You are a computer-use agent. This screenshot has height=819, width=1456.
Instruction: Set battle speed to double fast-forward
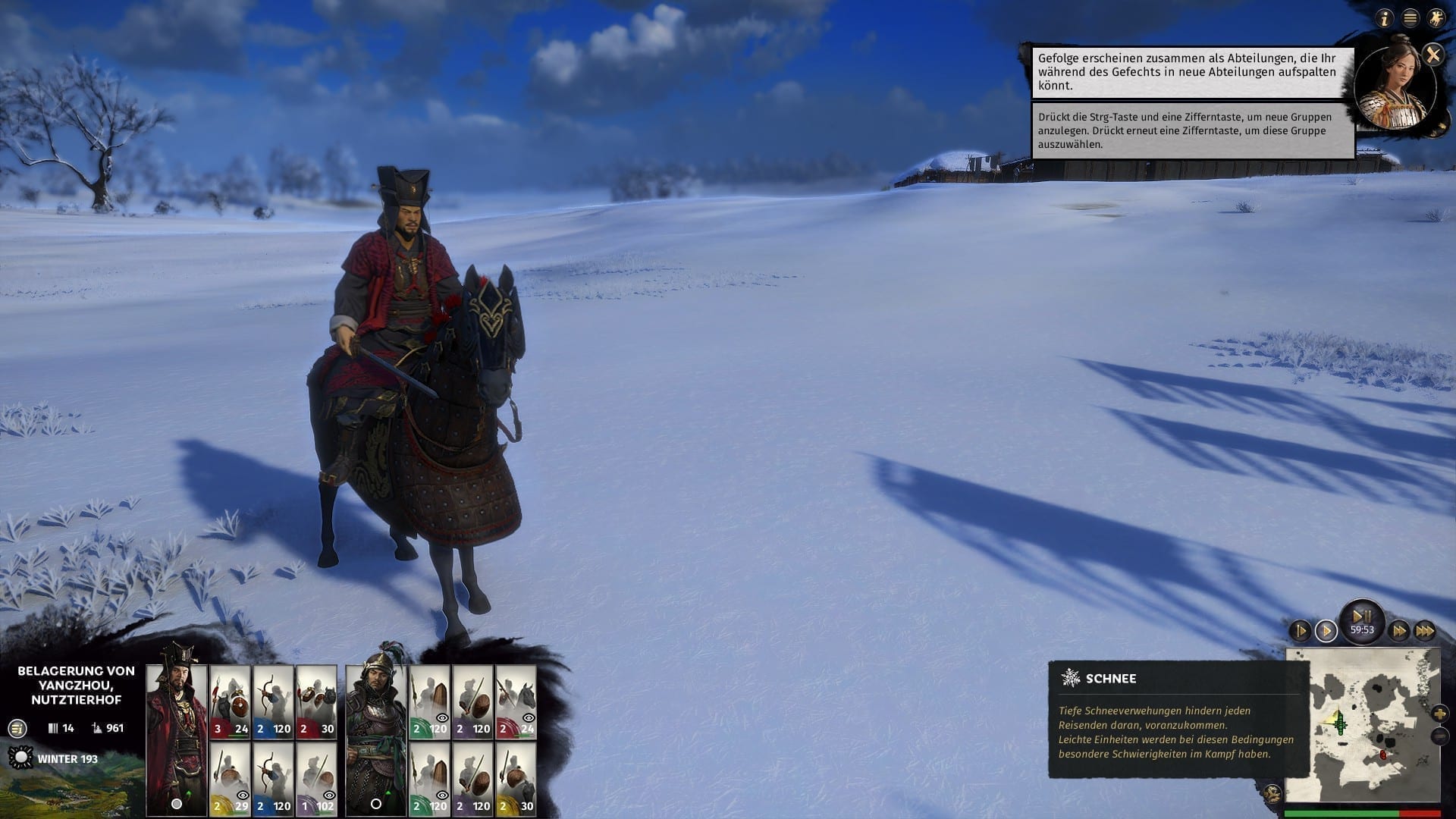point(1399,631)
